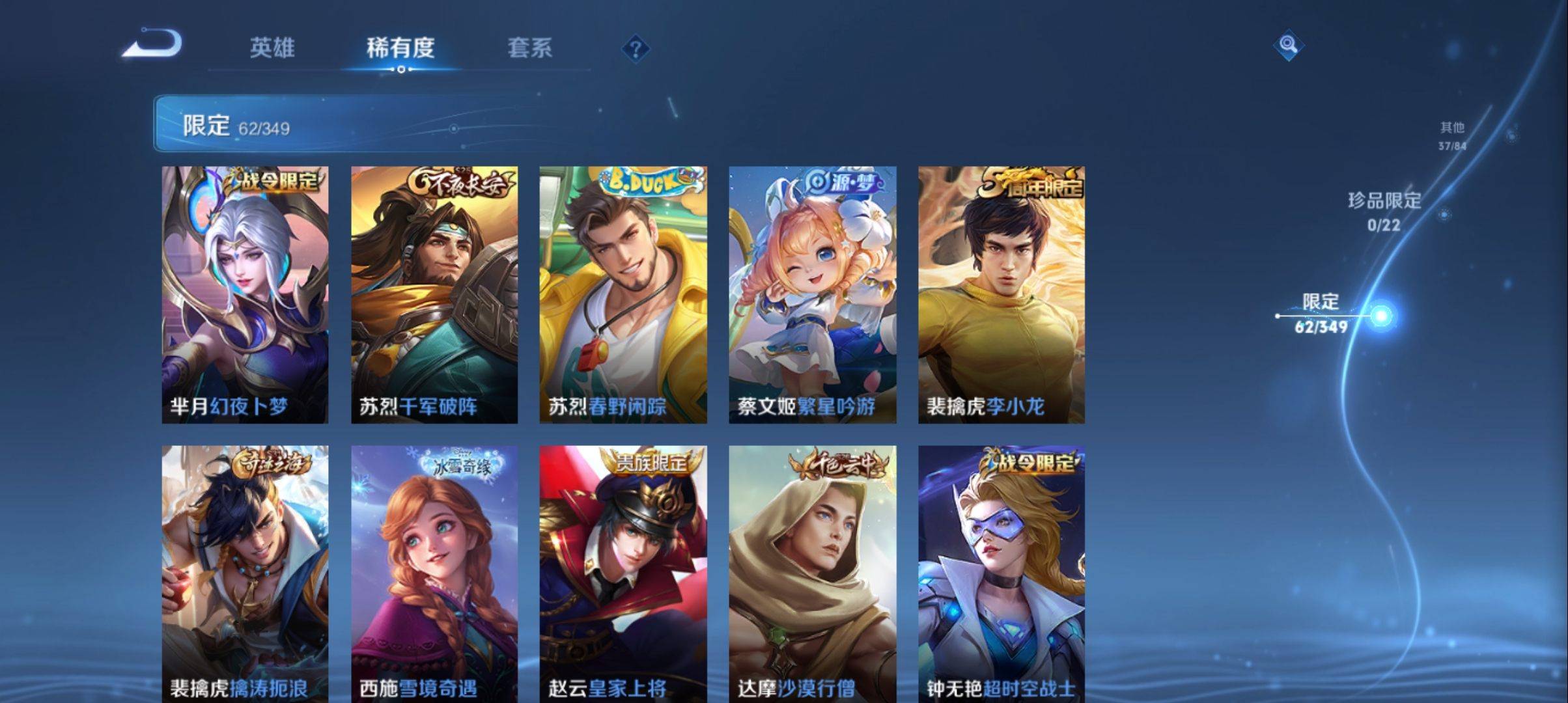This screenshot has height=703, width=1568.
Task: Click the question mark help icon
Action: pyautogui.click(x=636, y=49)
